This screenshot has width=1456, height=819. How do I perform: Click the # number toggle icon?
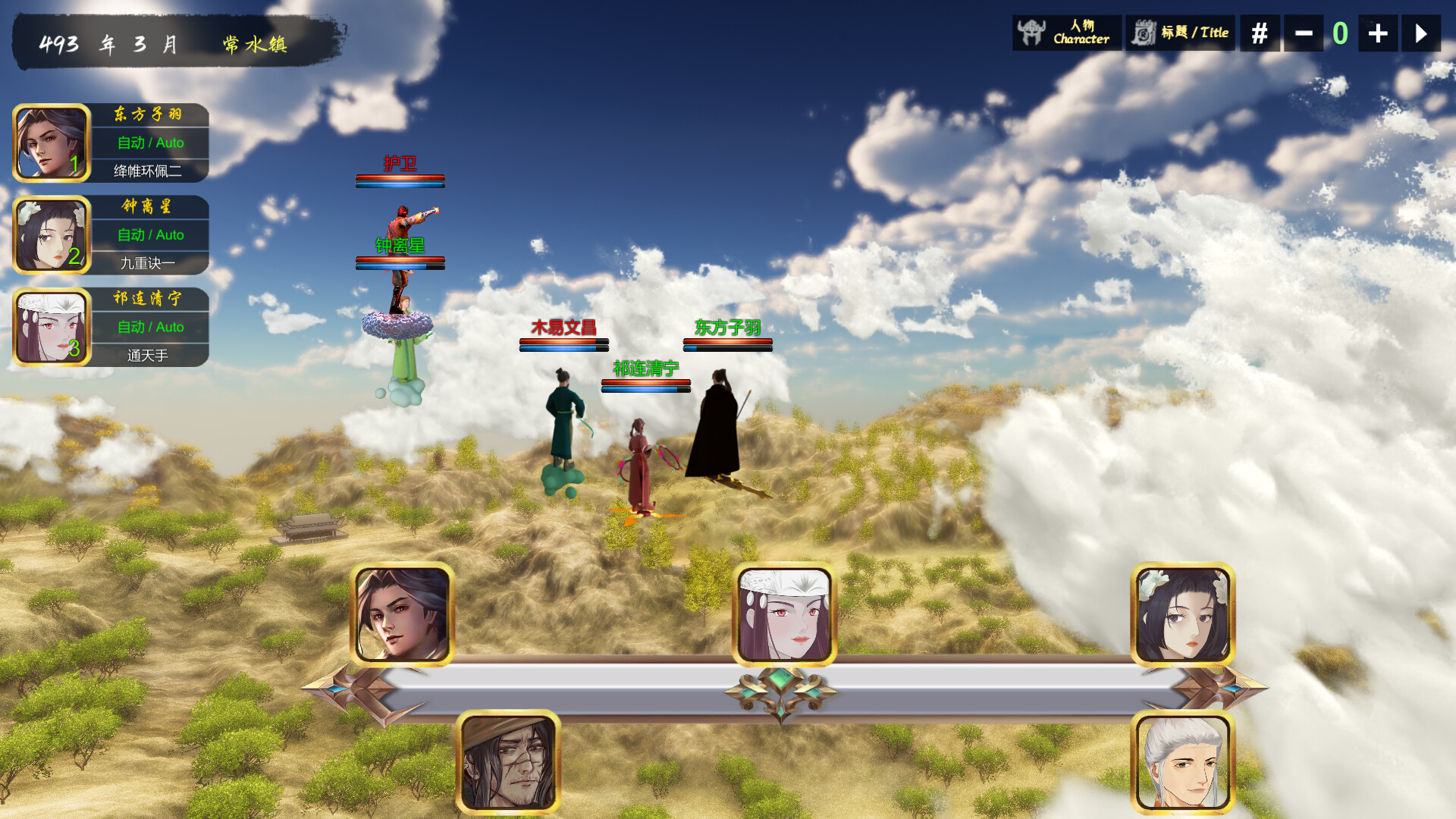(1259, 33)
